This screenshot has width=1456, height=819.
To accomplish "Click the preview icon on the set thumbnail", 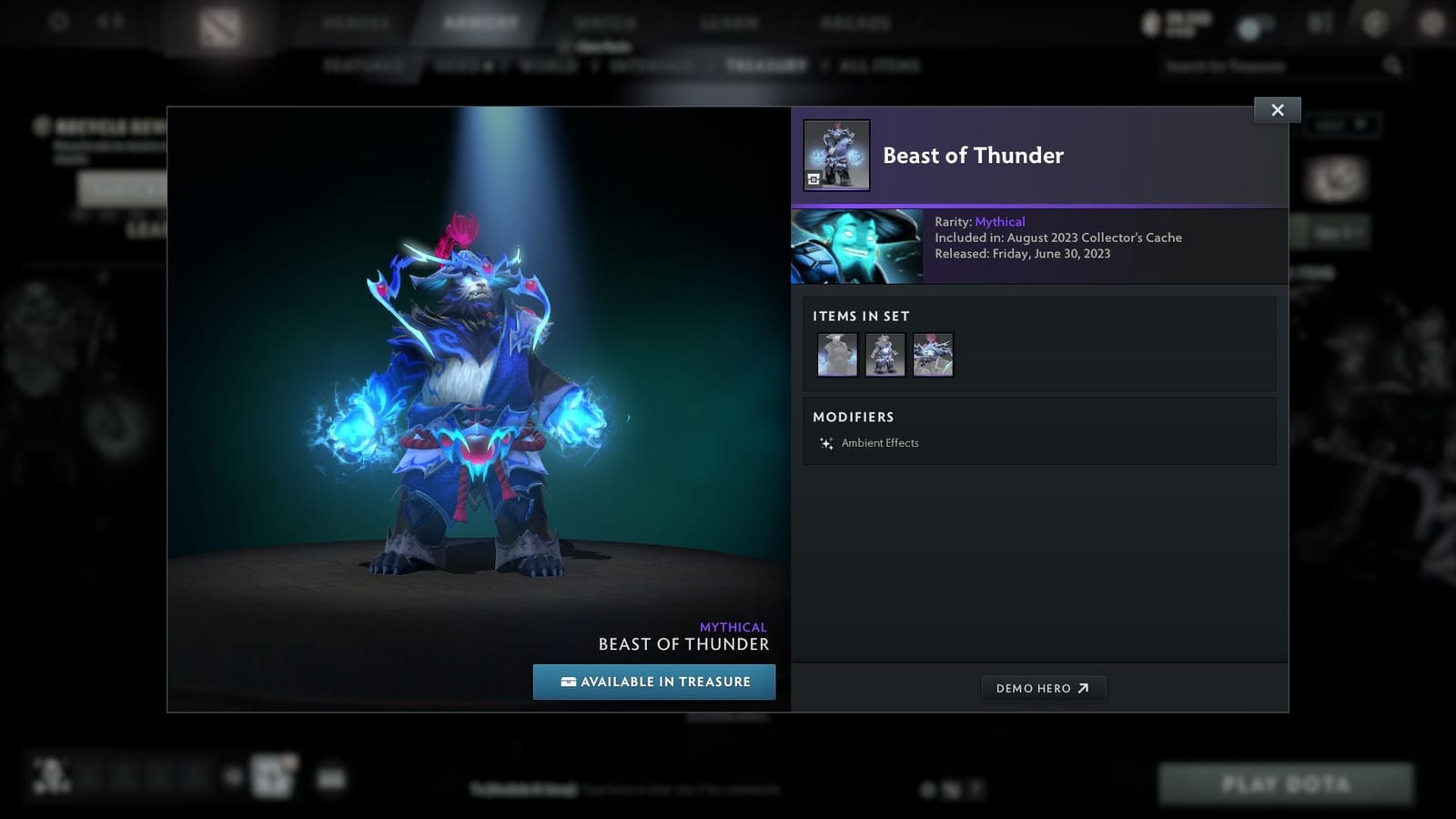I will (813, 179).
